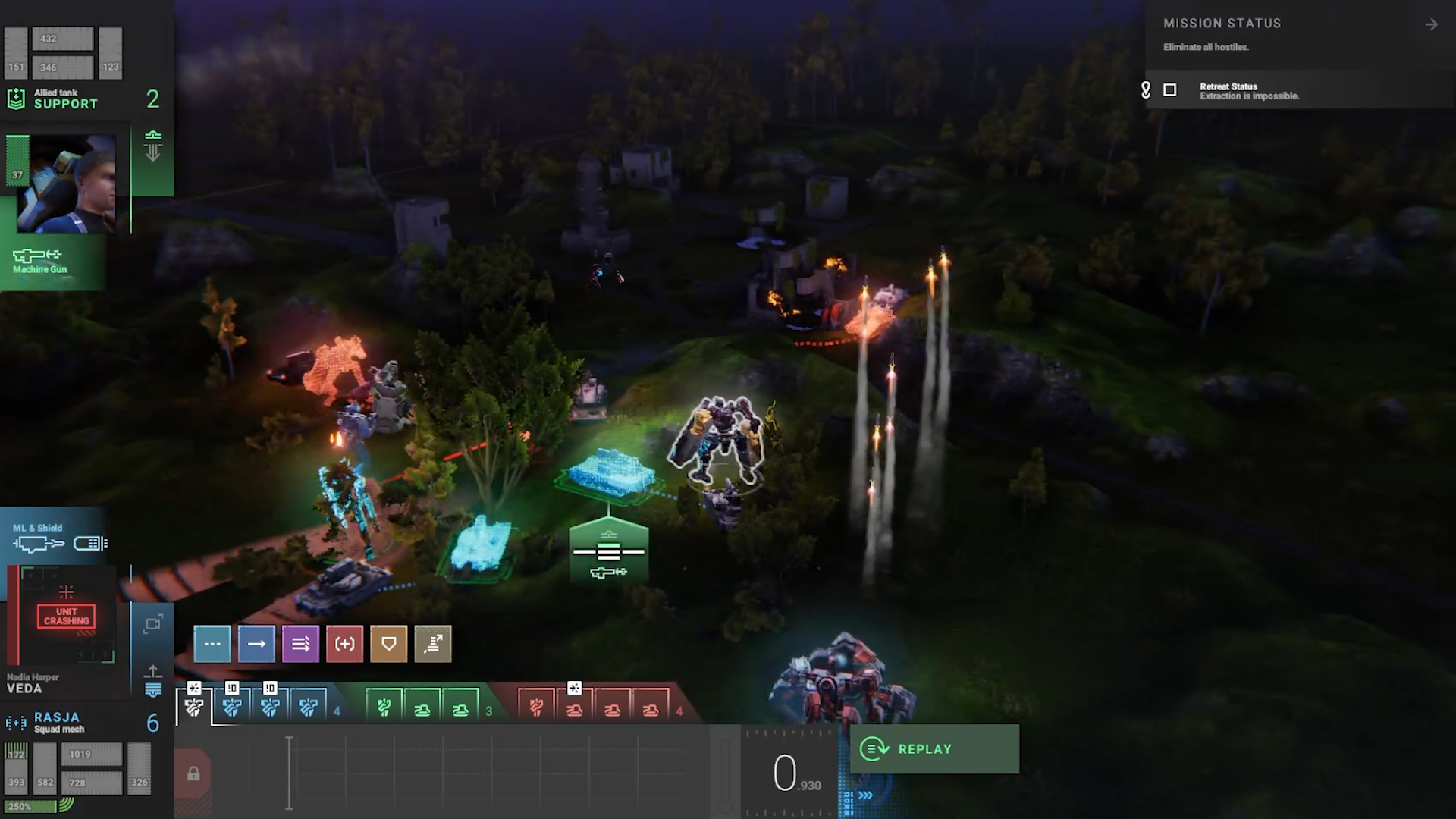Select the highlighted white mech unit slot
This screenshot has height=819, width=1456.
point(194,708)
